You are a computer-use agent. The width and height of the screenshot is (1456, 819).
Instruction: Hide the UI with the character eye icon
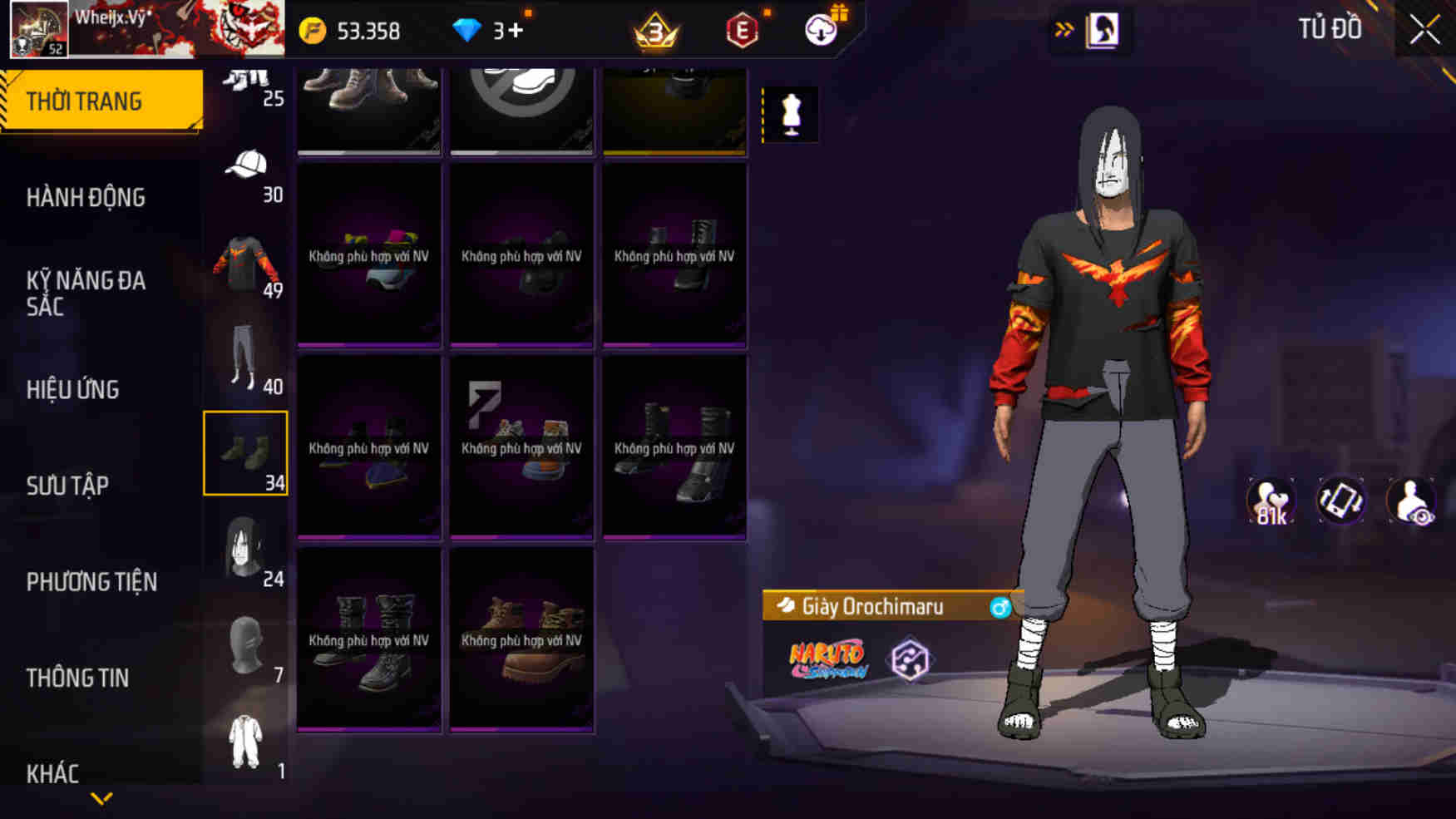(x=1412, y=500)
